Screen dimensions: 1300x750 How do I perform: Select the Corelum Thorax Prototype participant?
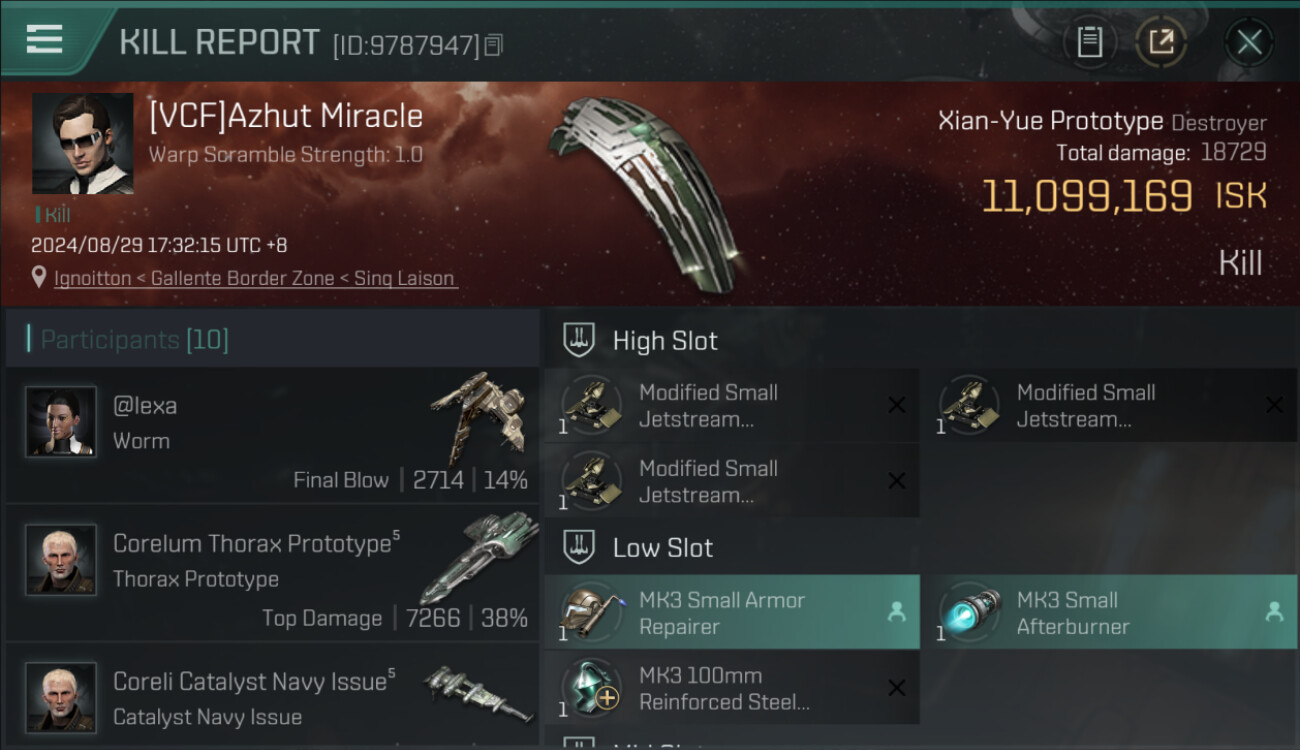(272, 573)
